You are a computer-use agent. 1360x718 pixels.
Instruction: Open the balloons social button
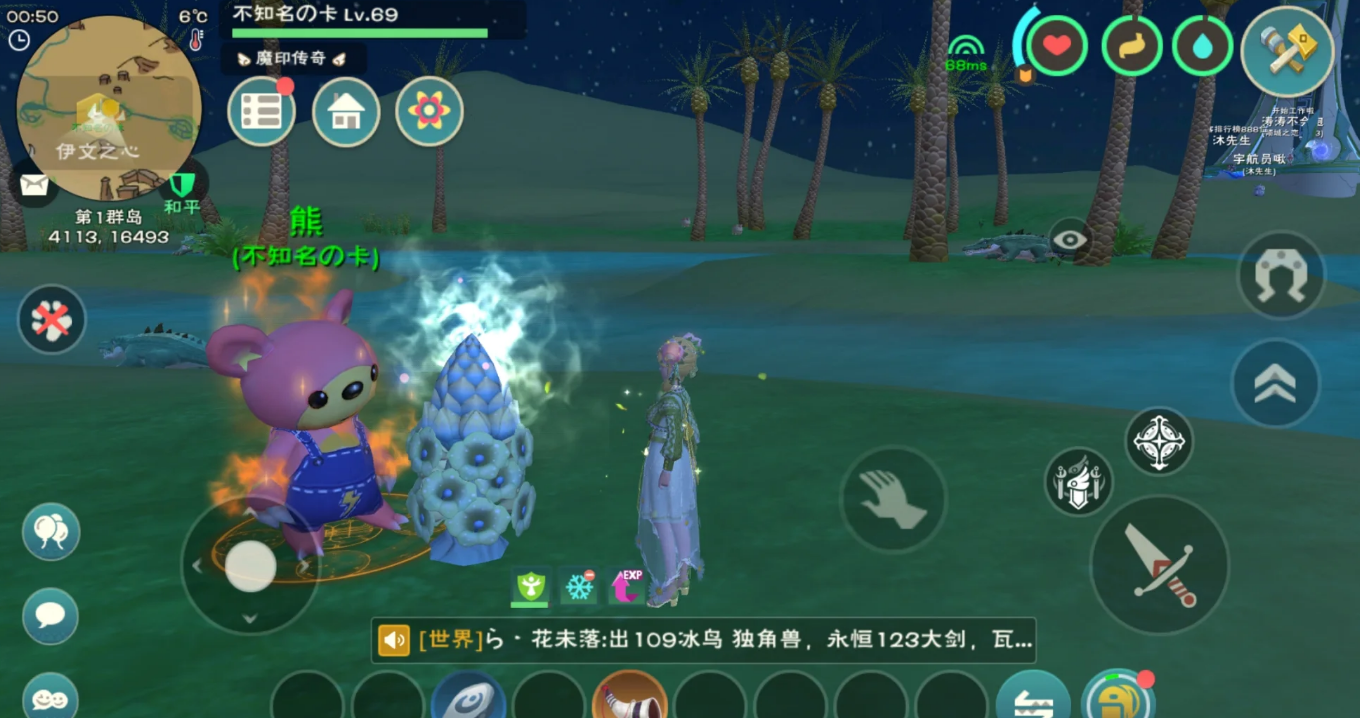click(51, 531)
